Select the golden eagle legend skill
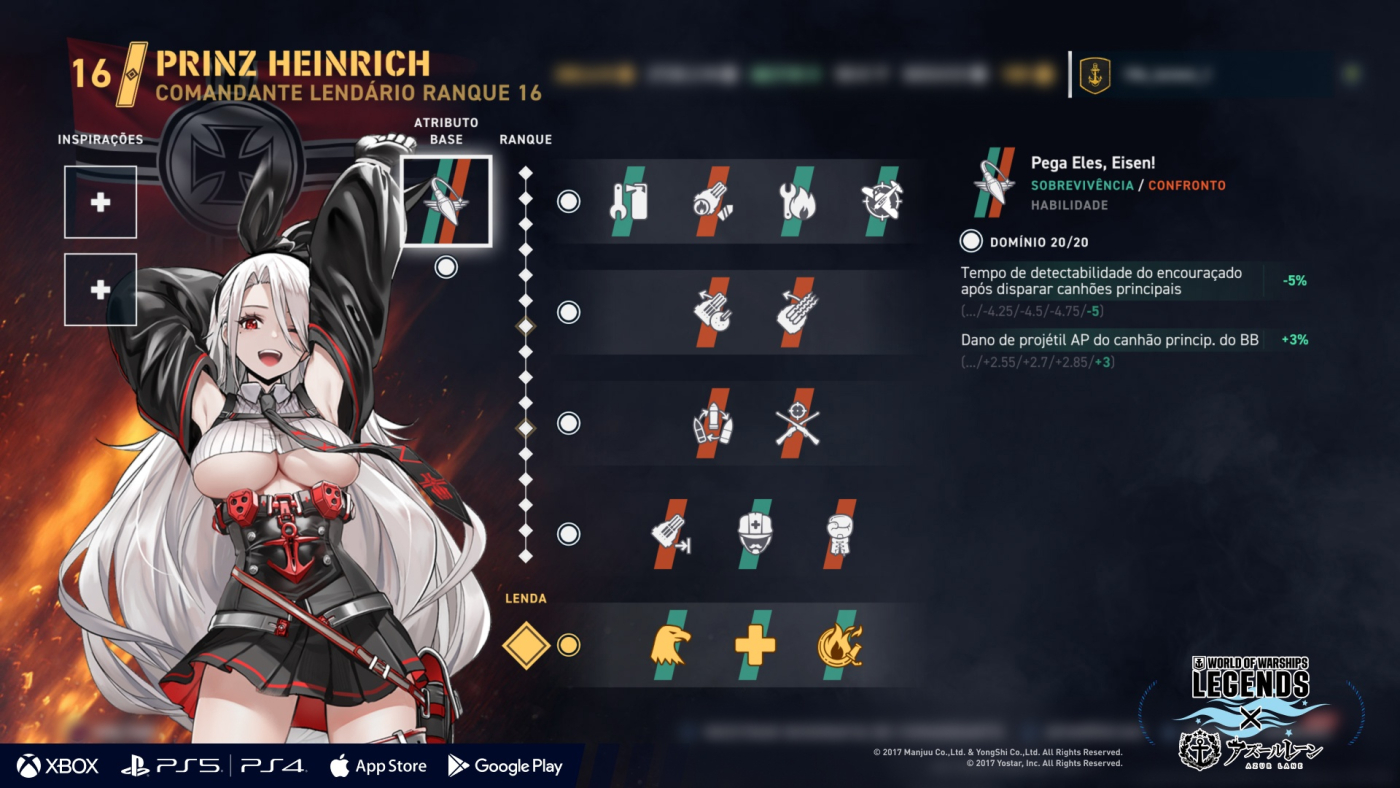This screenshot has height=788, width=1400. click(x=671, y=645)
